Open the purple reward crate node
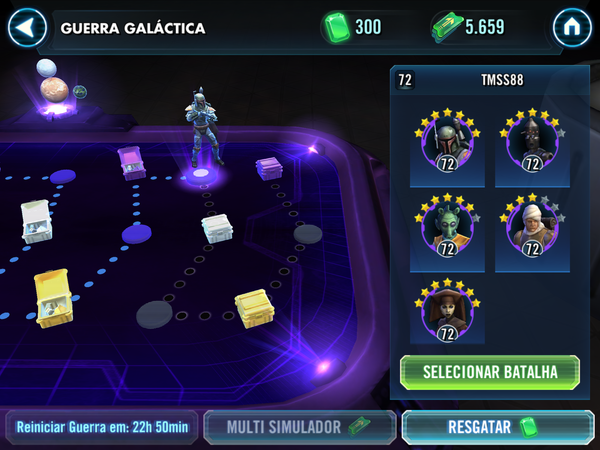 [132, 160]
